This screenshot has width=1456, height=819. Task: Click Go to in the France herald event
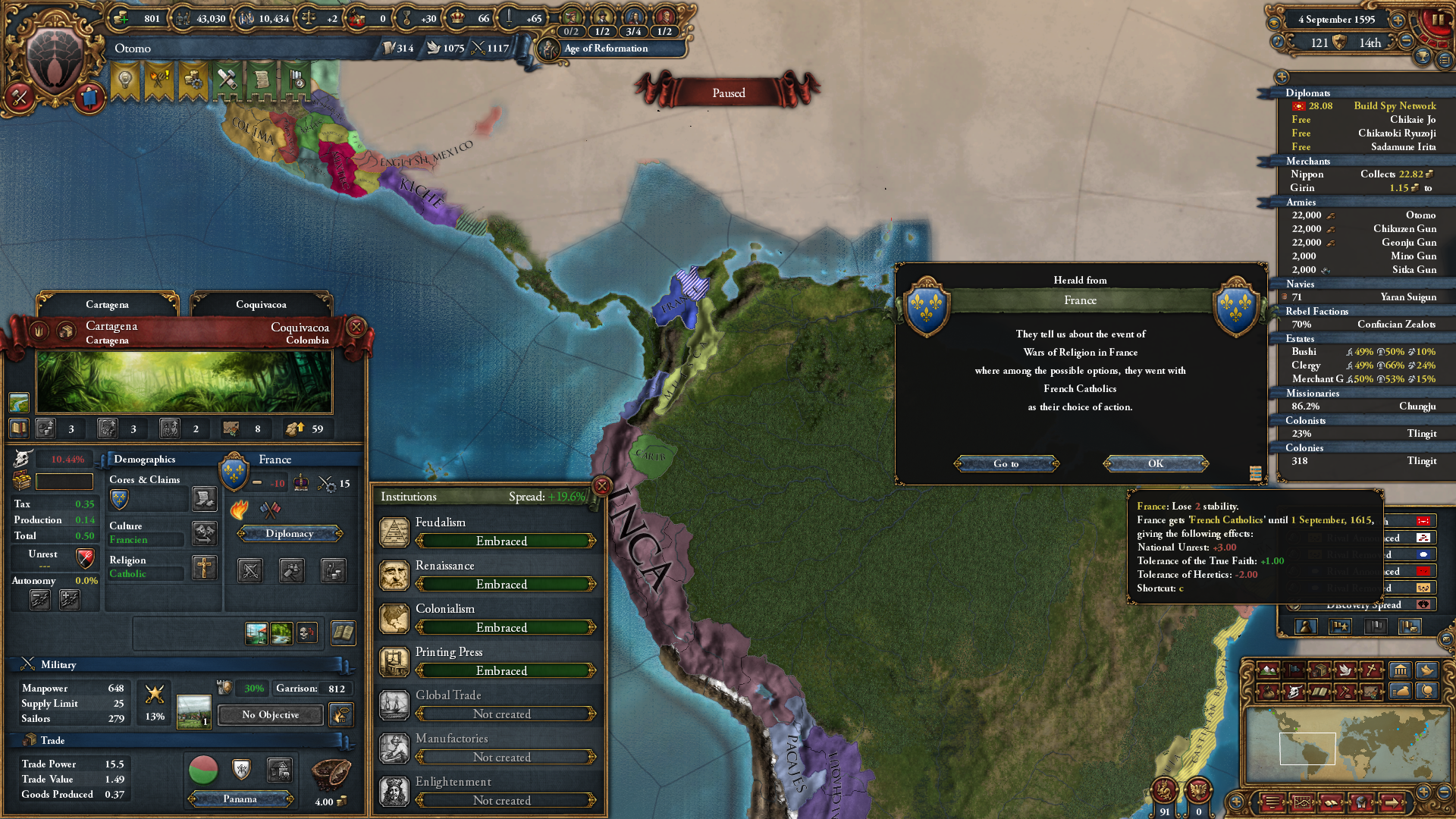pos(1006,463)
